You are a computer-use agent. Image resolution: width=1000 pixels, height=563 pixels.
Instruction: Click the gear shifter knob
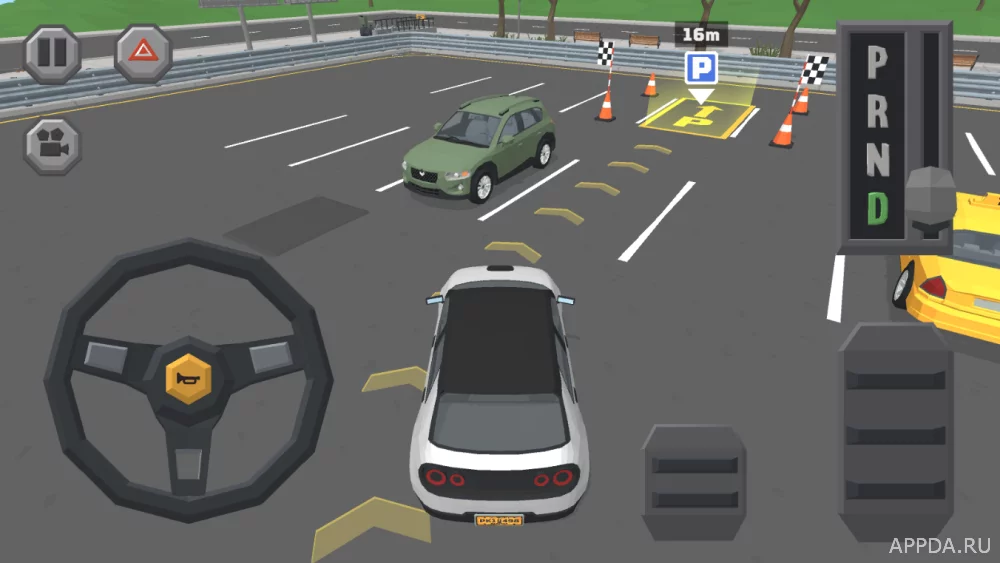931,201
